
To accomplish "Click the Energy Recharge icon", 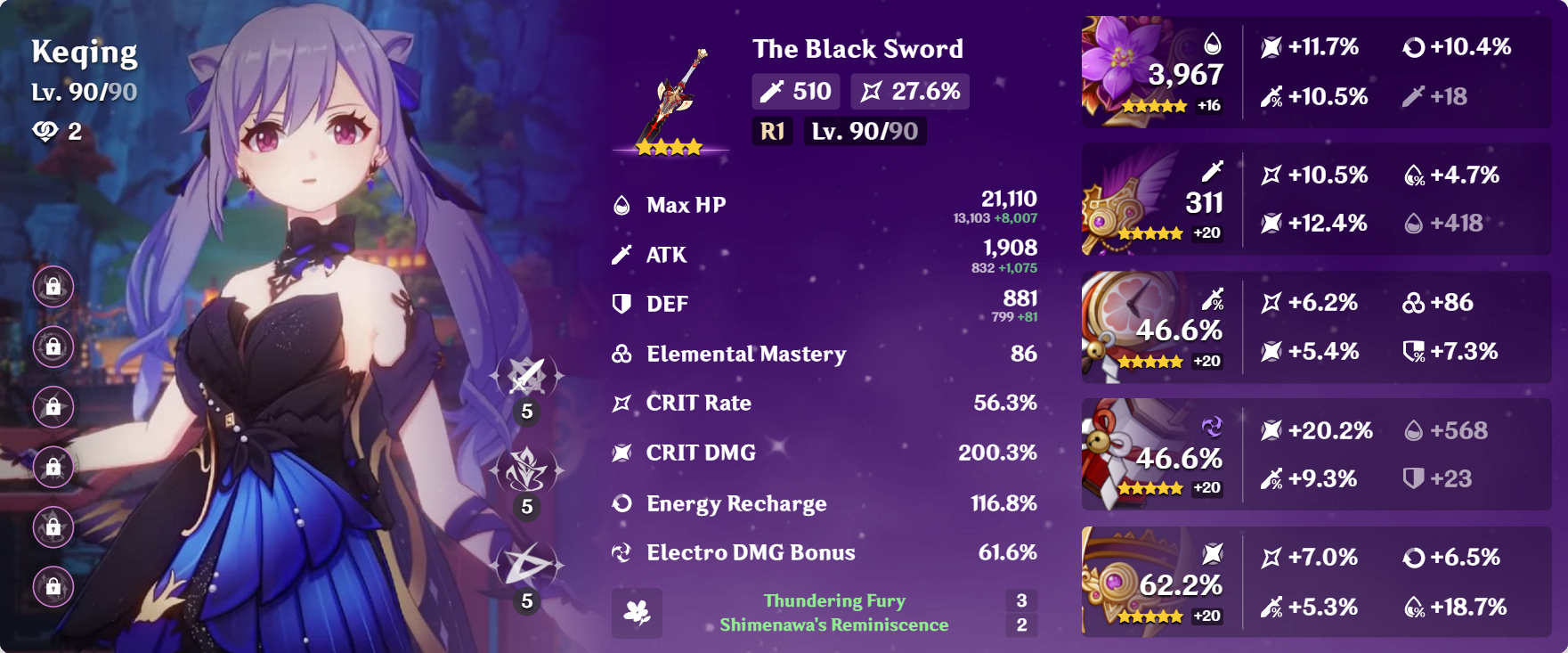I will (x=622, y=503).
